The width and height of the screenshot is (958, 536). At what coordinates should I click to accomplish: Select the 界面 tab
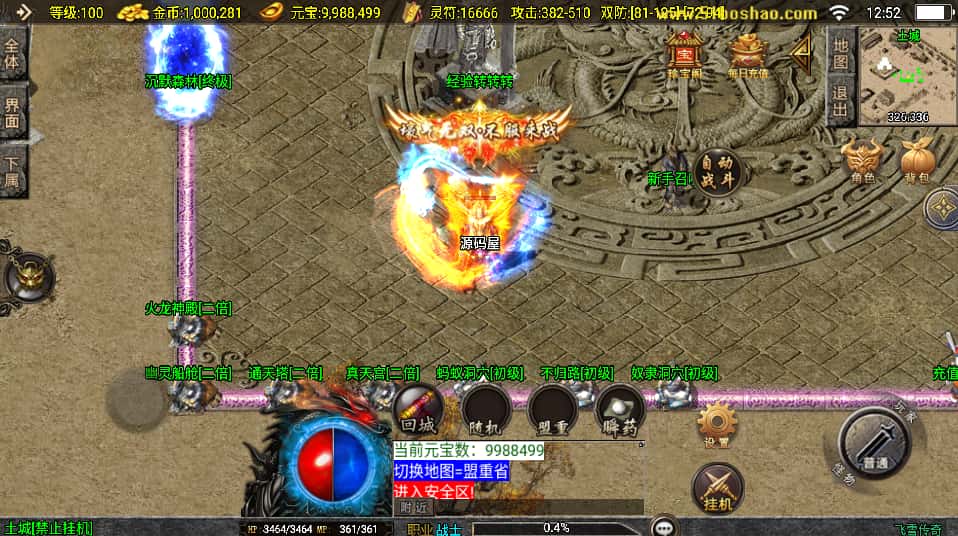(x=13, y=113)
